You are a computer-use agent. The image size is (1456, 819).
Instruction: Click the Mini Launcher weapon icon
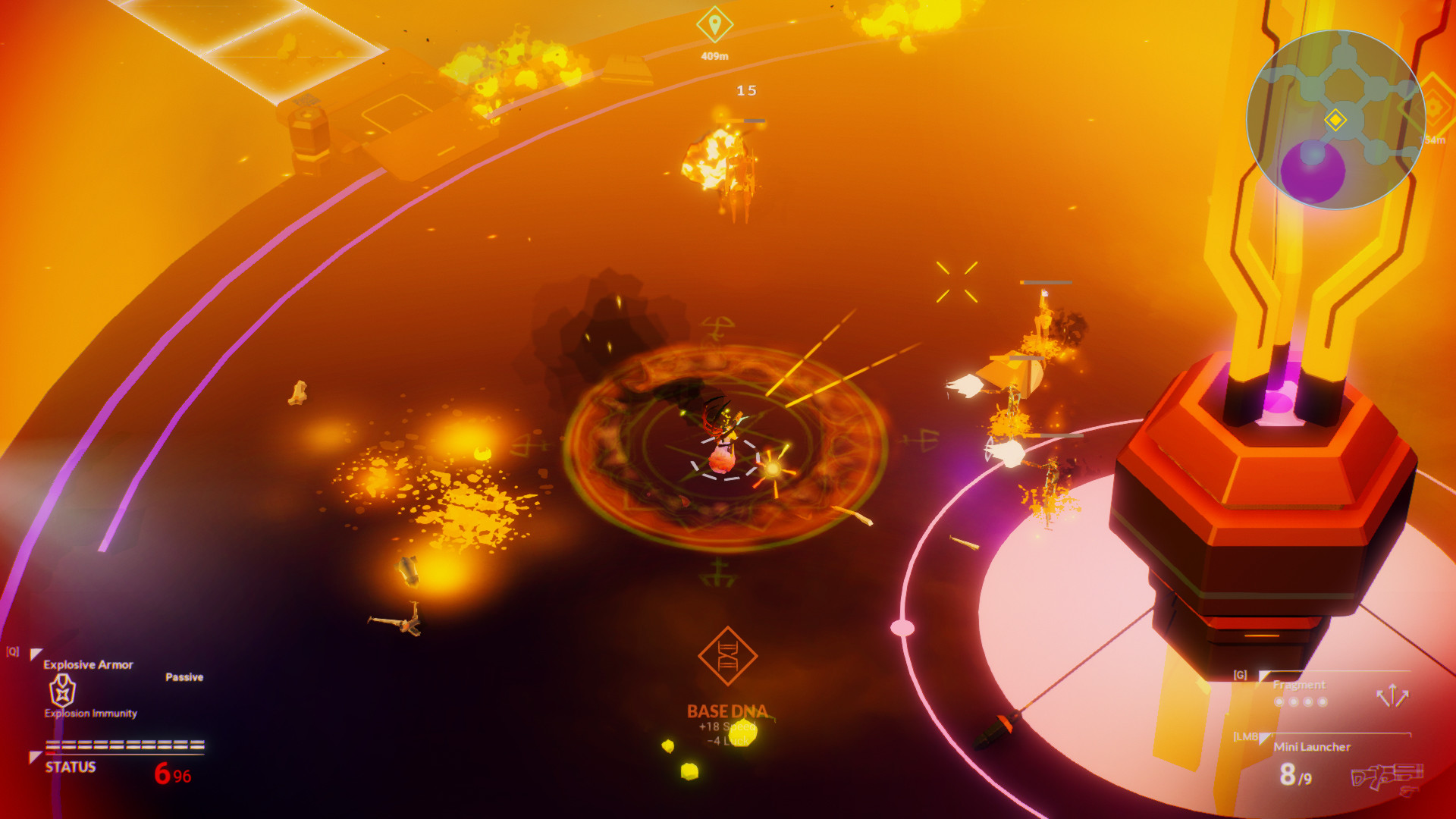(1387, 777)
